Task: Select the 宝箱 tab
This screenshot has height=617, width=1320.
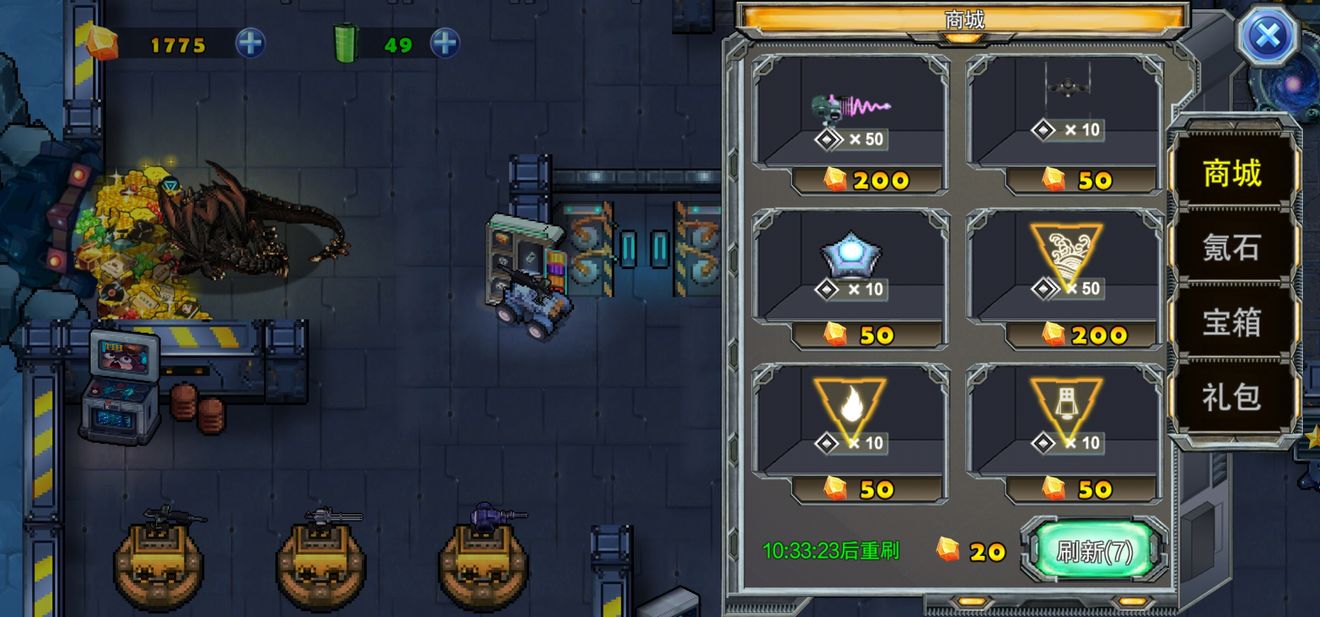Action: pos(1232,322)
